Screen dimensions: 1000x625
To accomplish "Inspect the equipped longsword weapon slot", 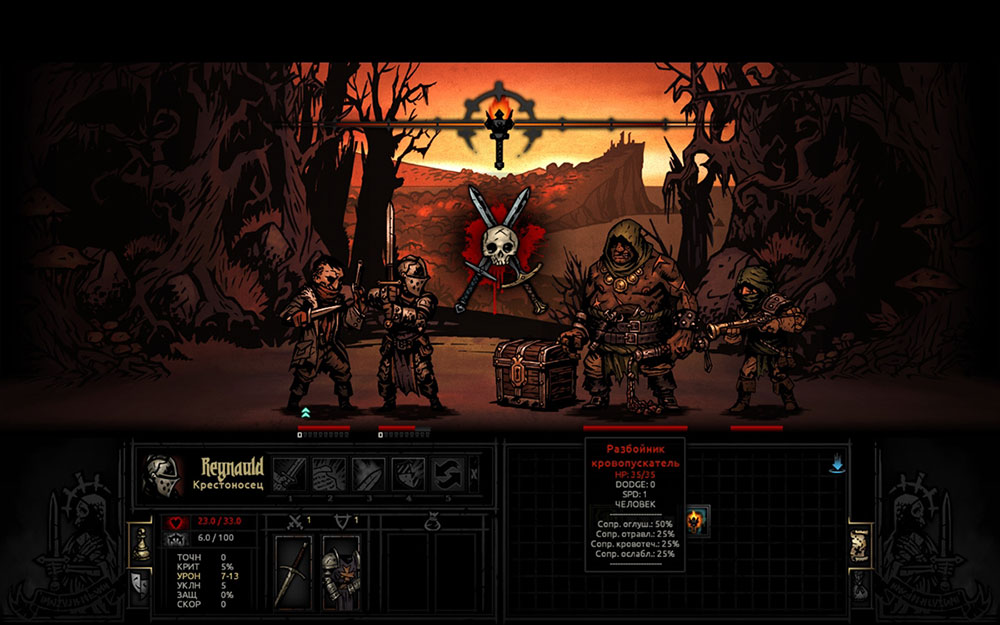I will [x=293, y=572].
